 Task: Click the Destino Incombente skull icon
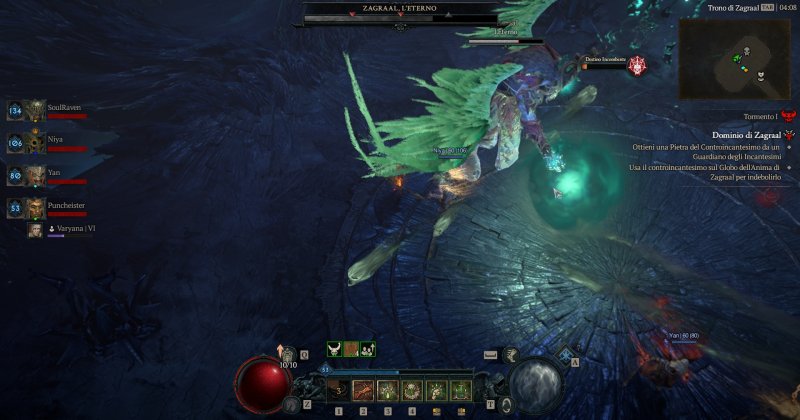637,65
